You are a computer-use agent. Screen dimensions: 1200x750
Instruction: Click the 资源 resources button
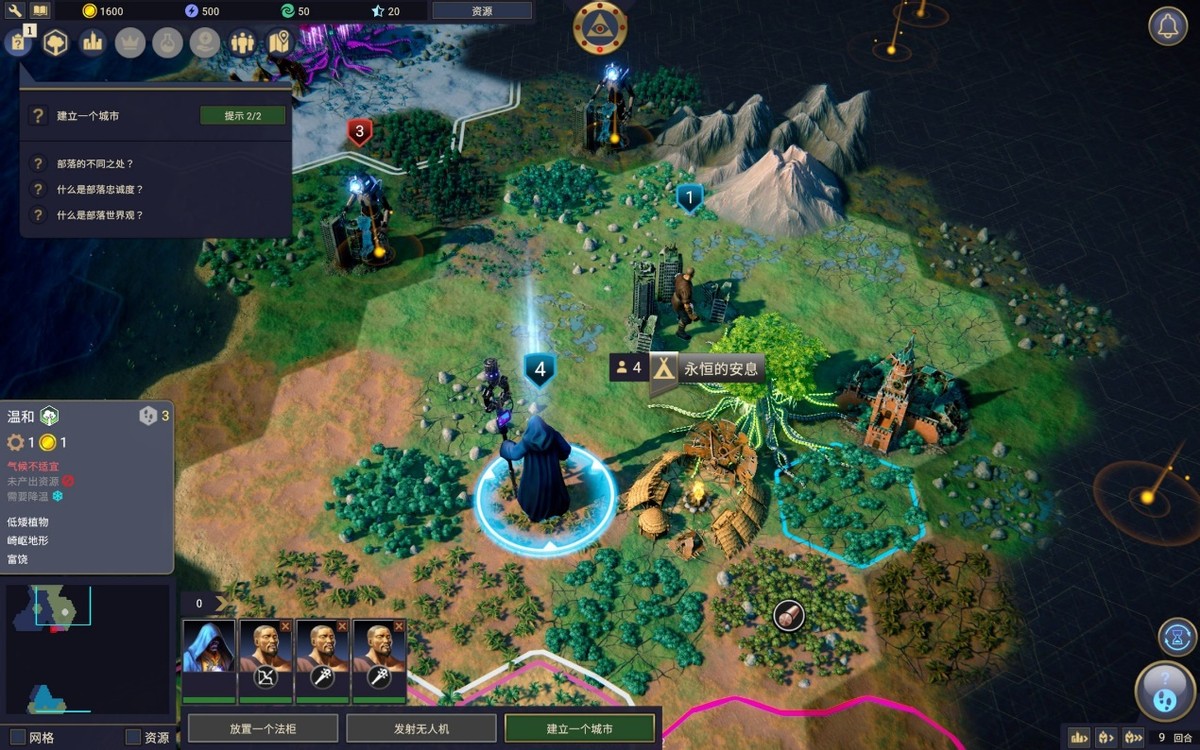point(481,11)
